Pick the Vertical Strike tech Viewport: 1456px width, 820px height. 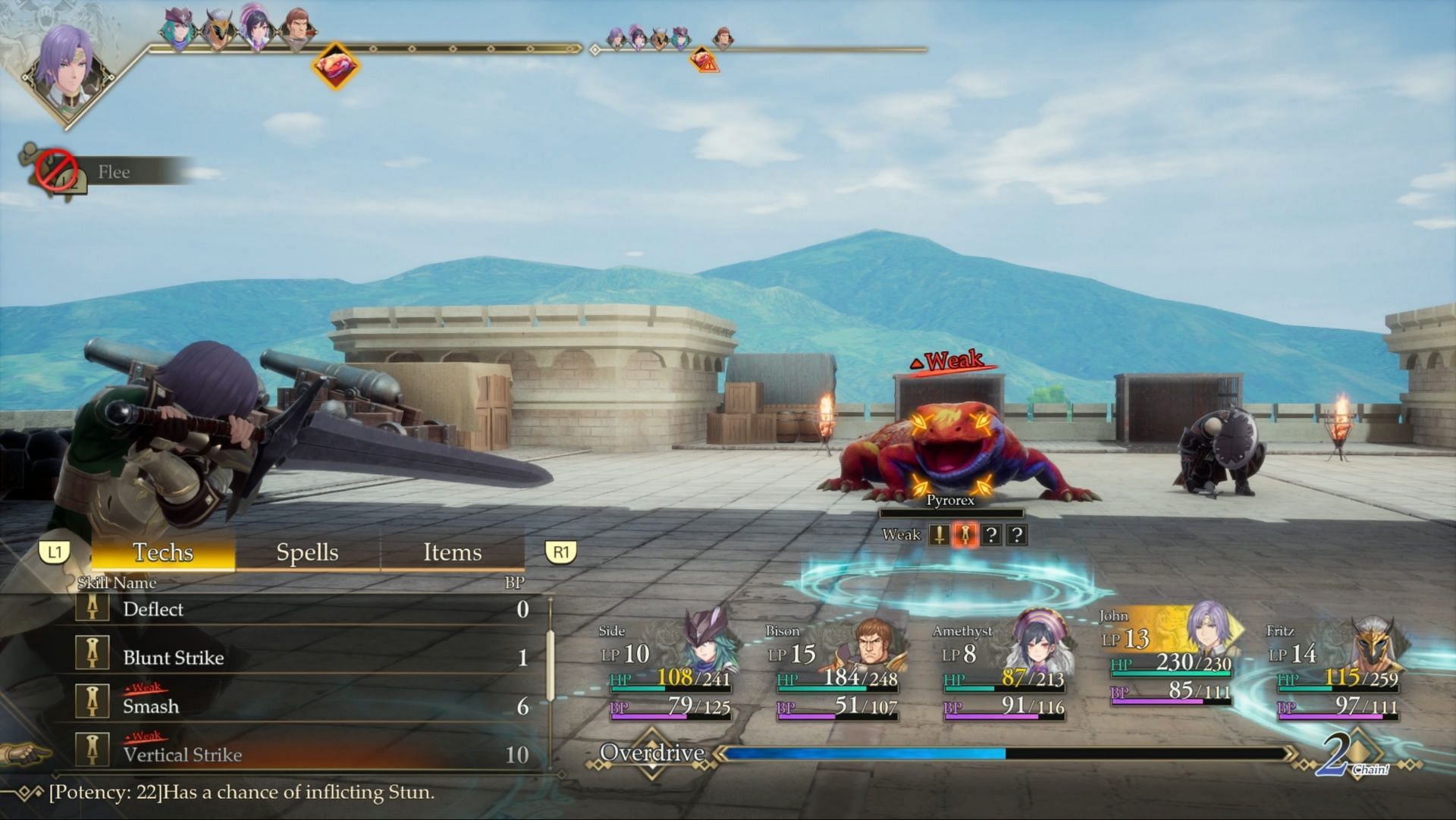click(x=303, y=755)
